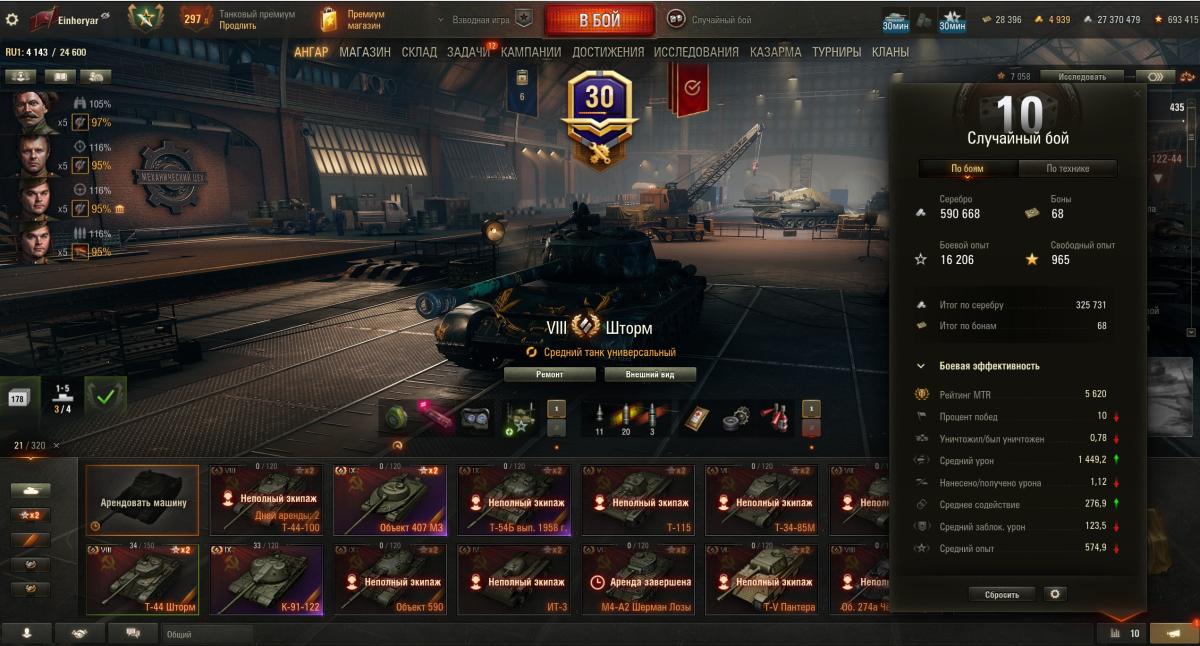
Task: Start battle with the red В БОЙ button
Action: (599, 20)
